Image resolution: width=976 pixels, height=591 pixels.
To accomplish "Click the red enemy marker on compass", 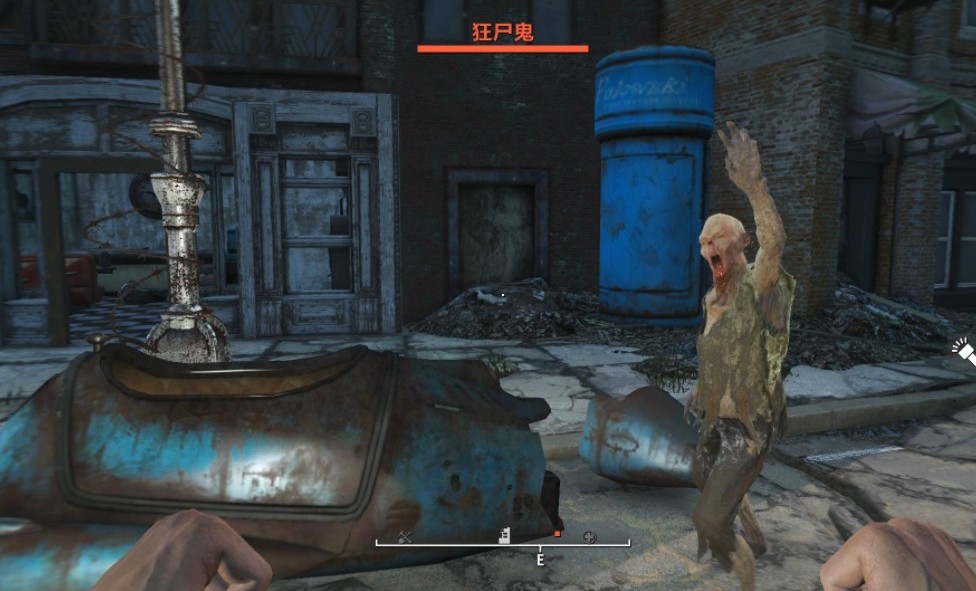I will tap(557, 534).
